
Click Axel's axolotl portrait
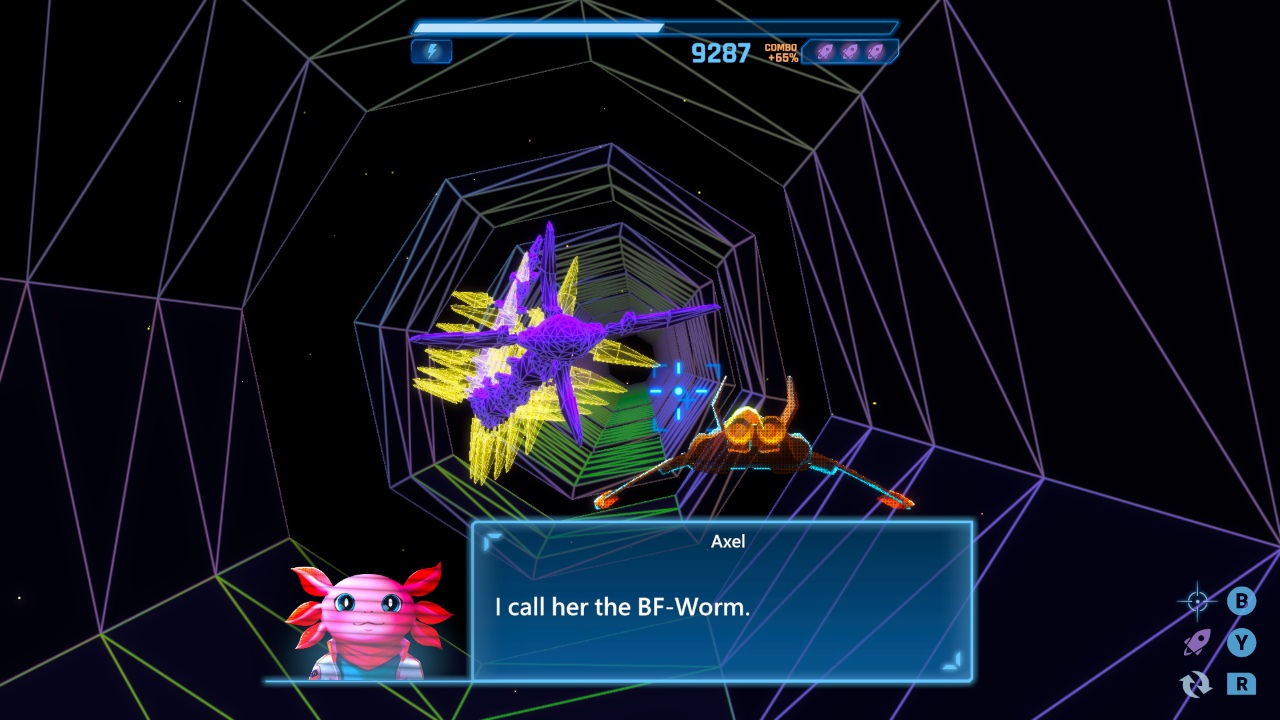pos(368,618)
